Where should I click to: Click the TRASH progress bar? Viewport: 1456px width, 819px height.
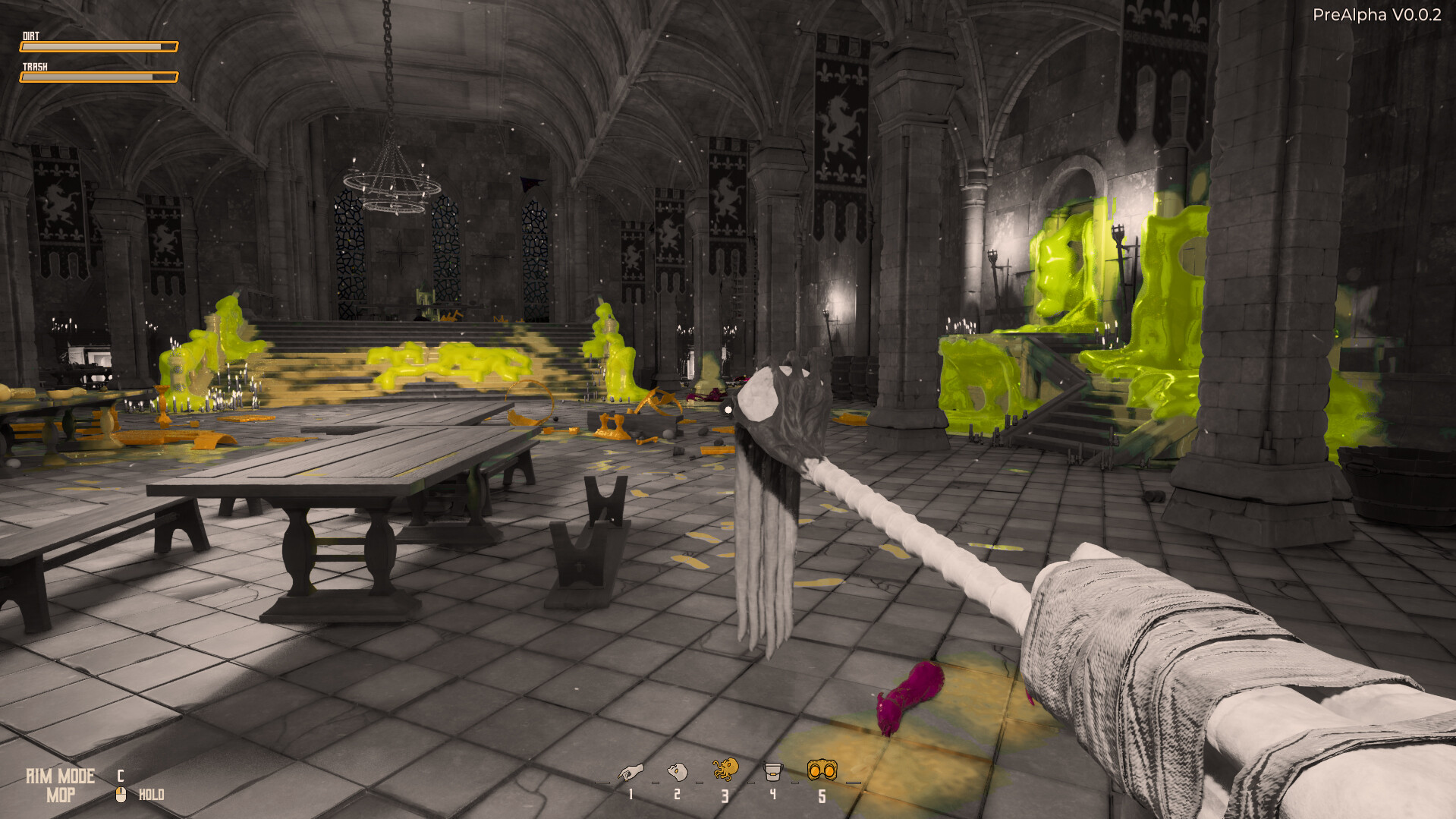coord(99,76)
